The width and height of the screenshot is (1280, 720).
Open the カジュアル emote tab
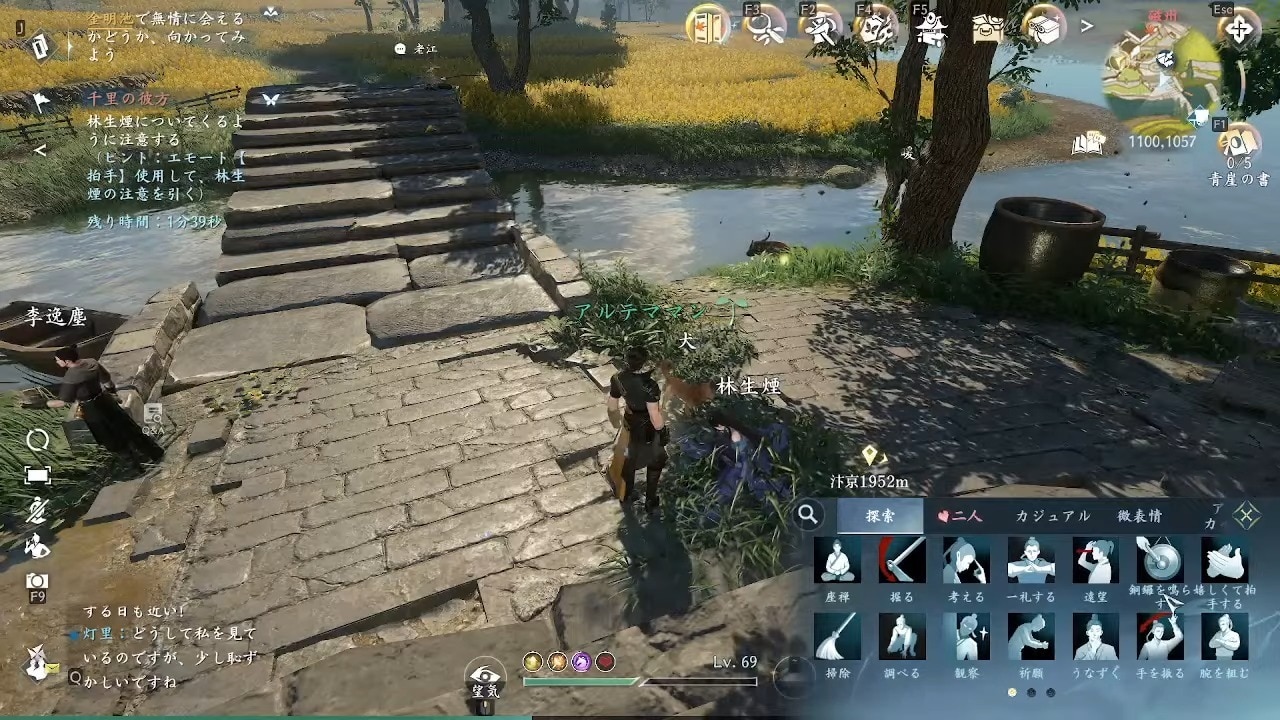1052,516
